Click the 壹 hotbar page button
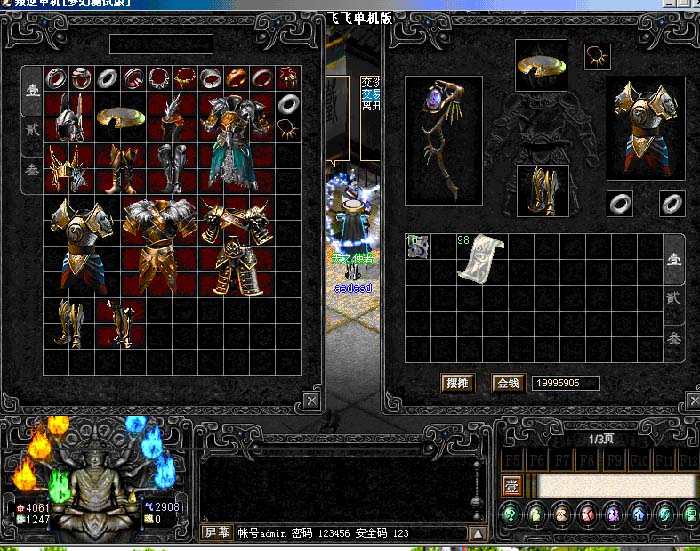The height and width of the screenshot is (551, 700). click(x=511, y=486)
